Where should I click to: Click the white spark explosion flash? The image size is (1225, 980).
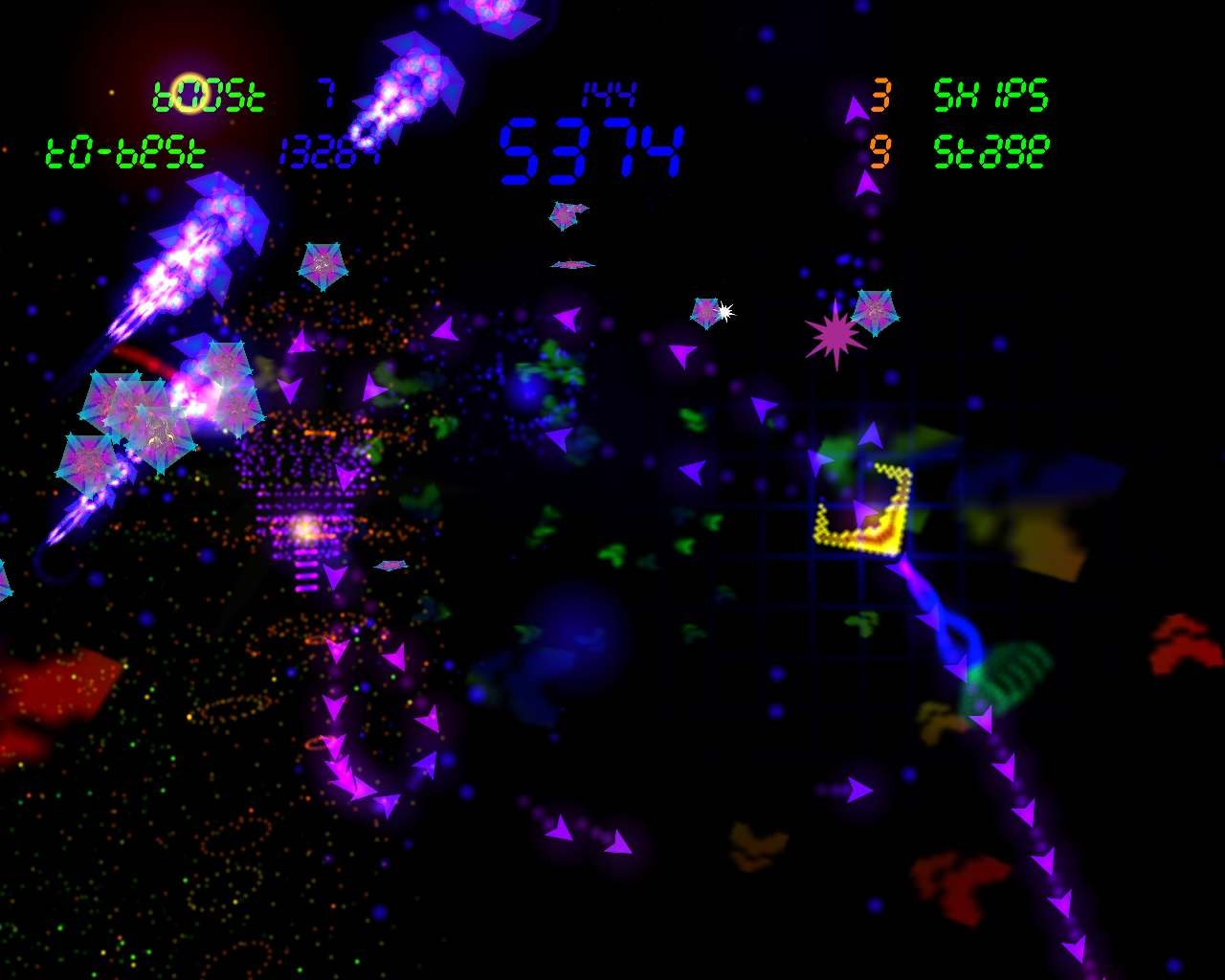point(727,311)
